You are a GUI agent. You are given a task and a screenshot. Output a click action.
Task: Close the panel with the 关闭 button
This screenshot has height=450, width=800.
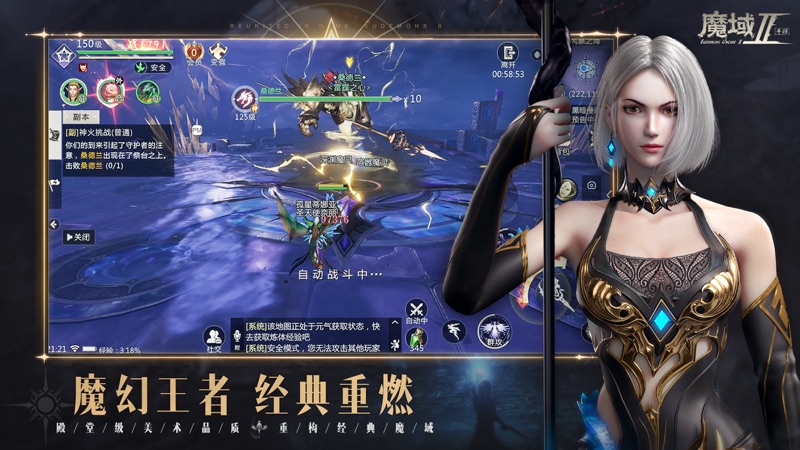(78, 237)
